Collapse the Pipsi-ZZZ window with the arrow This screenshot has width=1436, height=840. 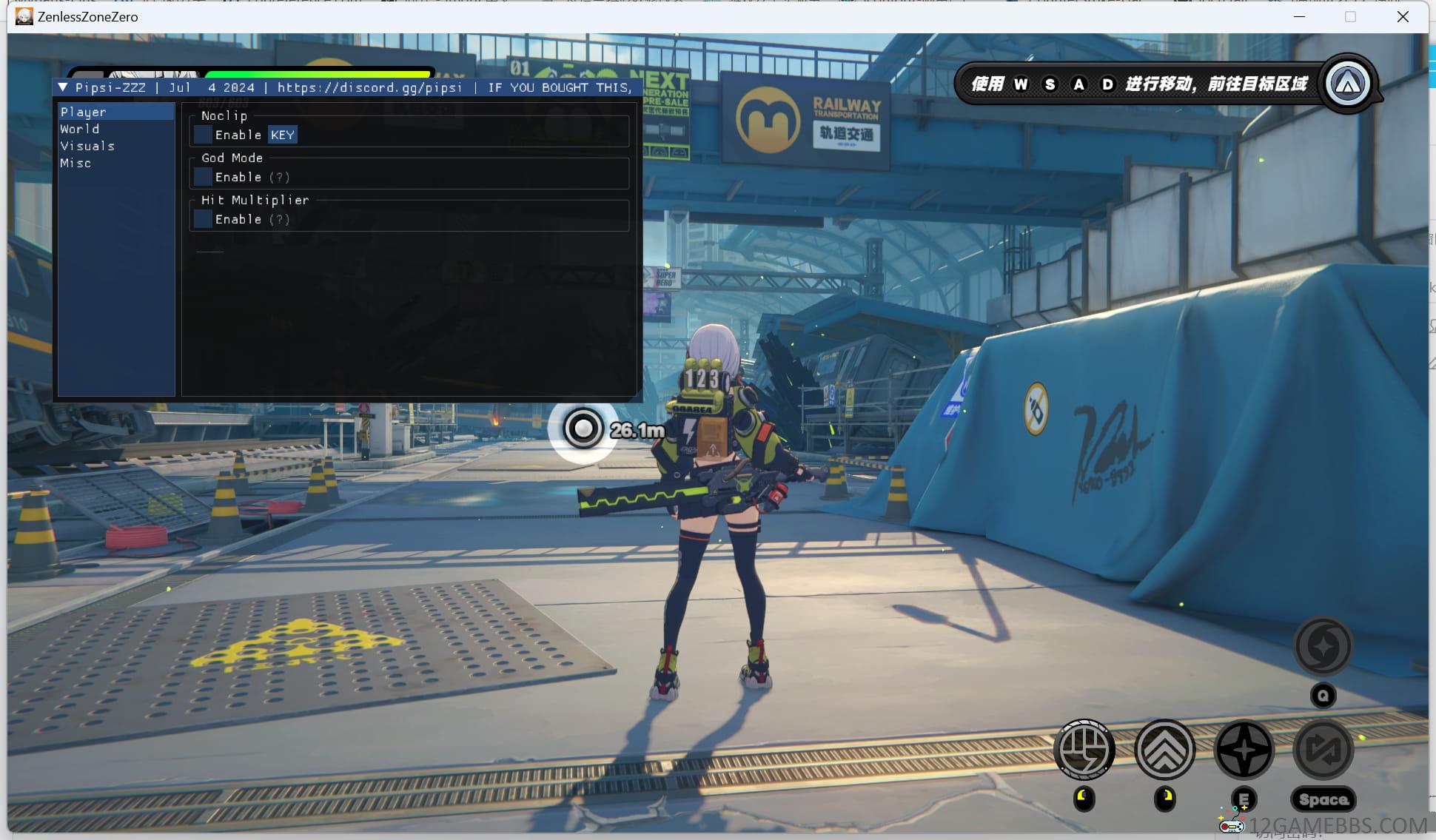tap(63, 87)
